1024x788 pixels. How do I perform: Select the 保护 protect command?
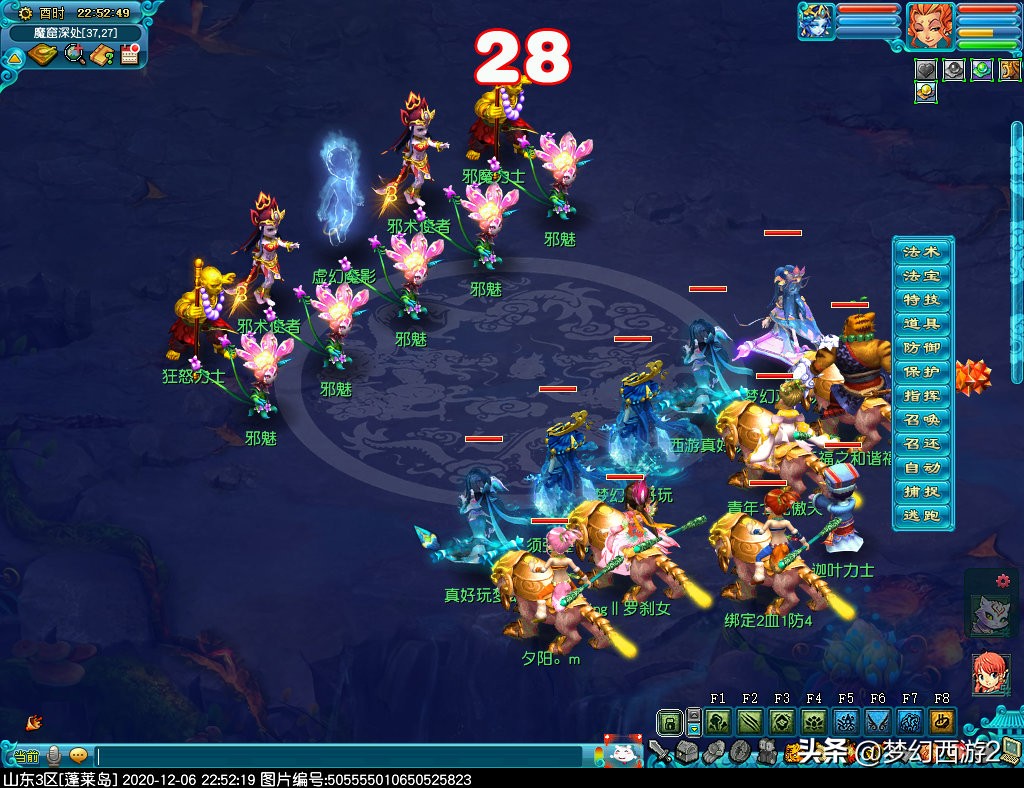tap(922, 371)
